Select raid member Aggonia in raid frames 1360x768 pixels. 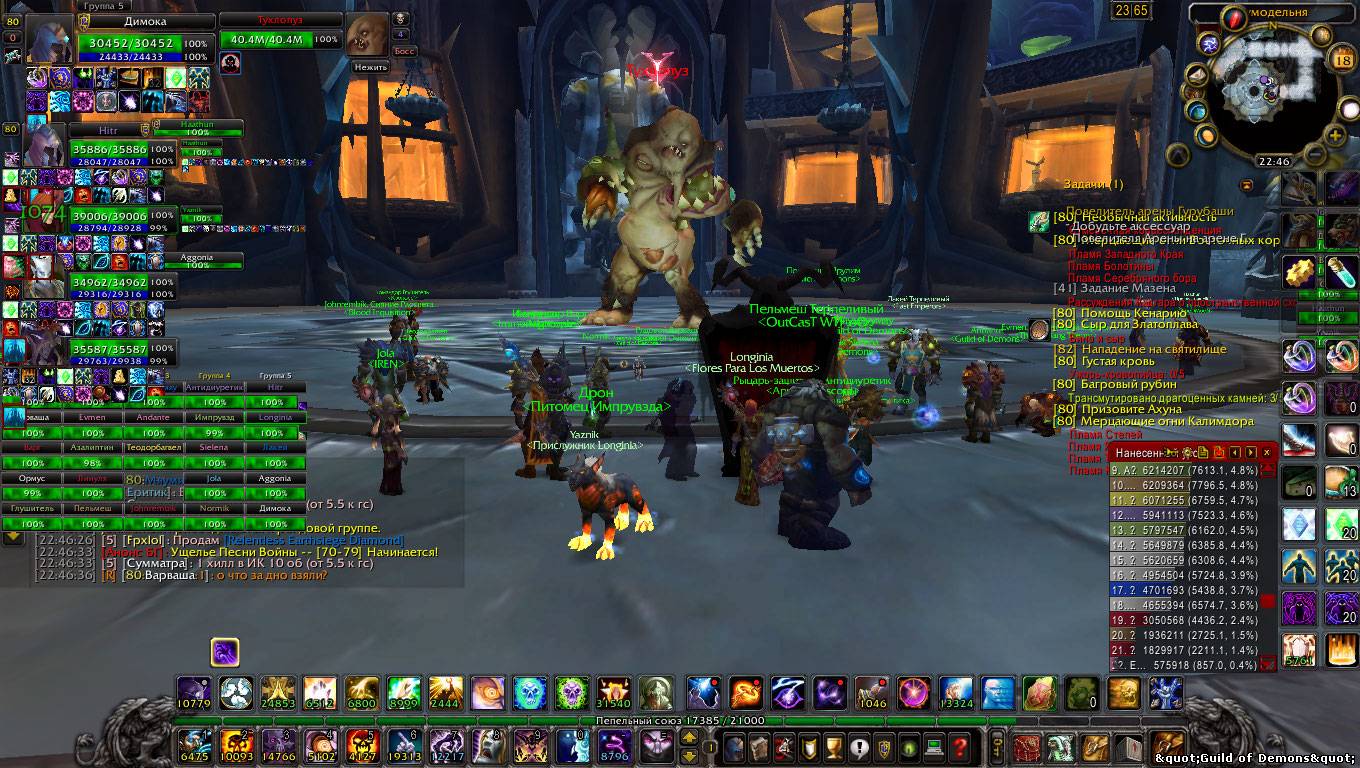tap(275, 478)
